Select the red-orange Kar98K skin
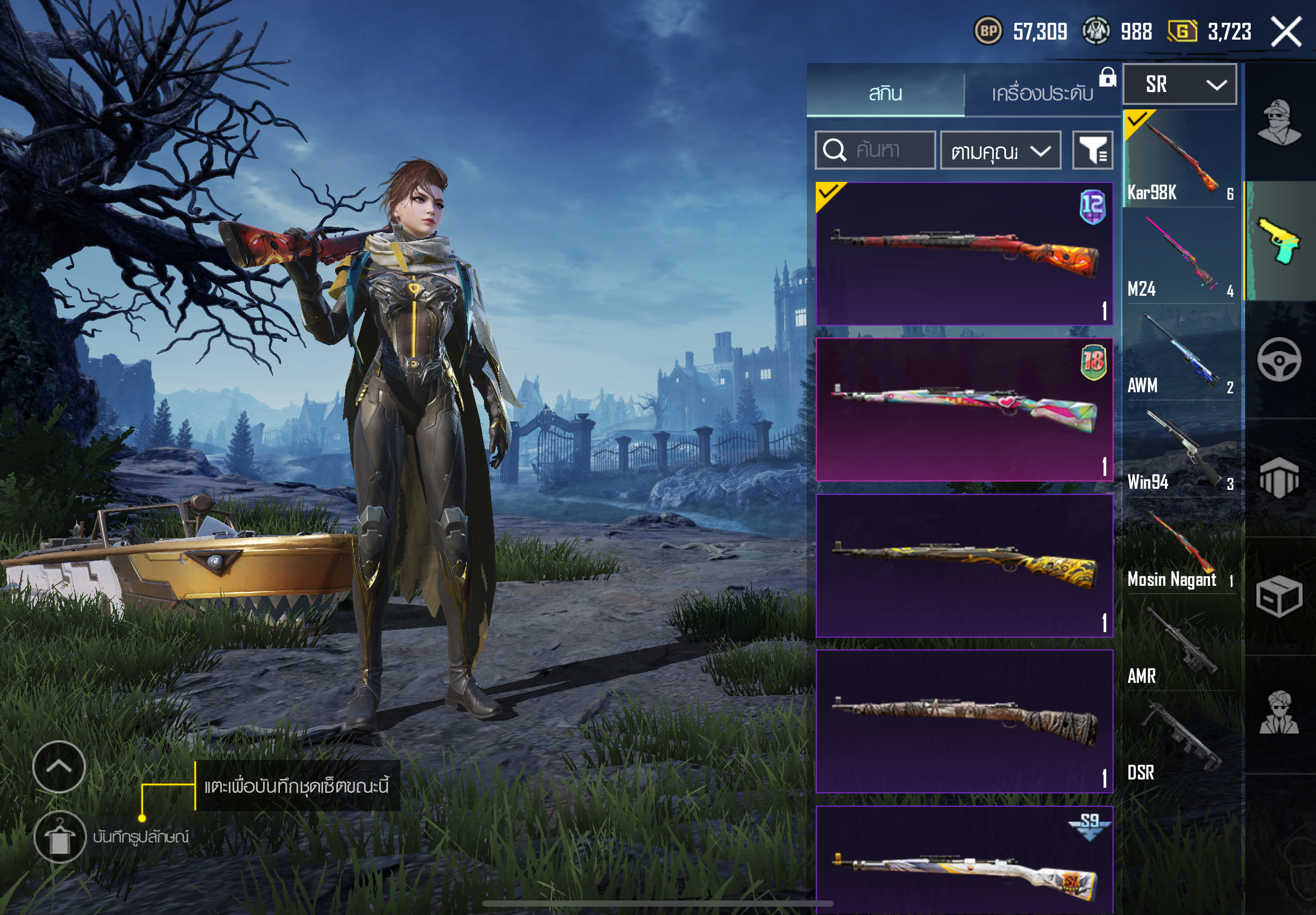This screenshot has width=1316, height=915. [x=964, y=254]
